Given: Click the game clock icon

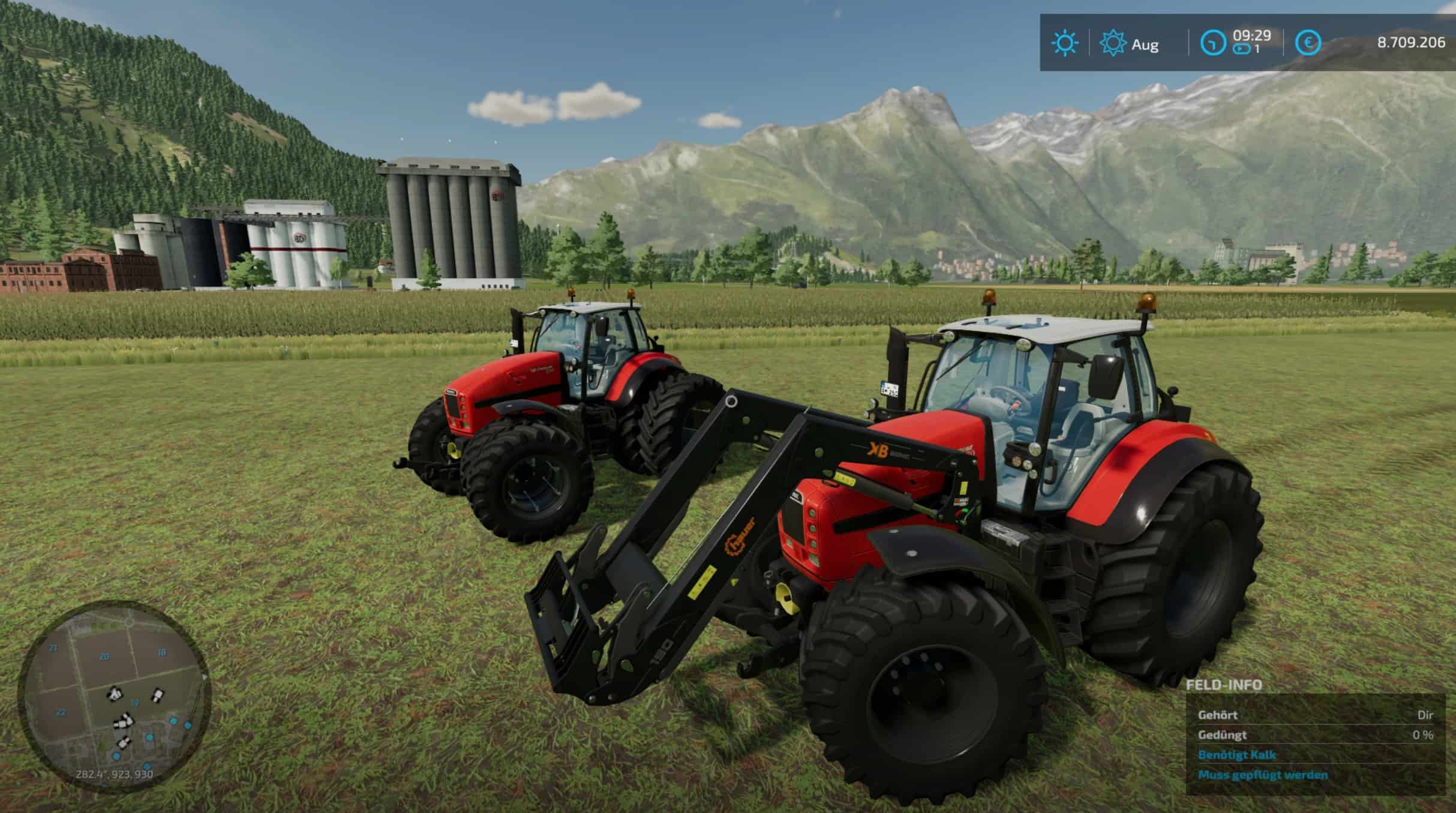Looking at the screenshot, I should (1212, 43).
